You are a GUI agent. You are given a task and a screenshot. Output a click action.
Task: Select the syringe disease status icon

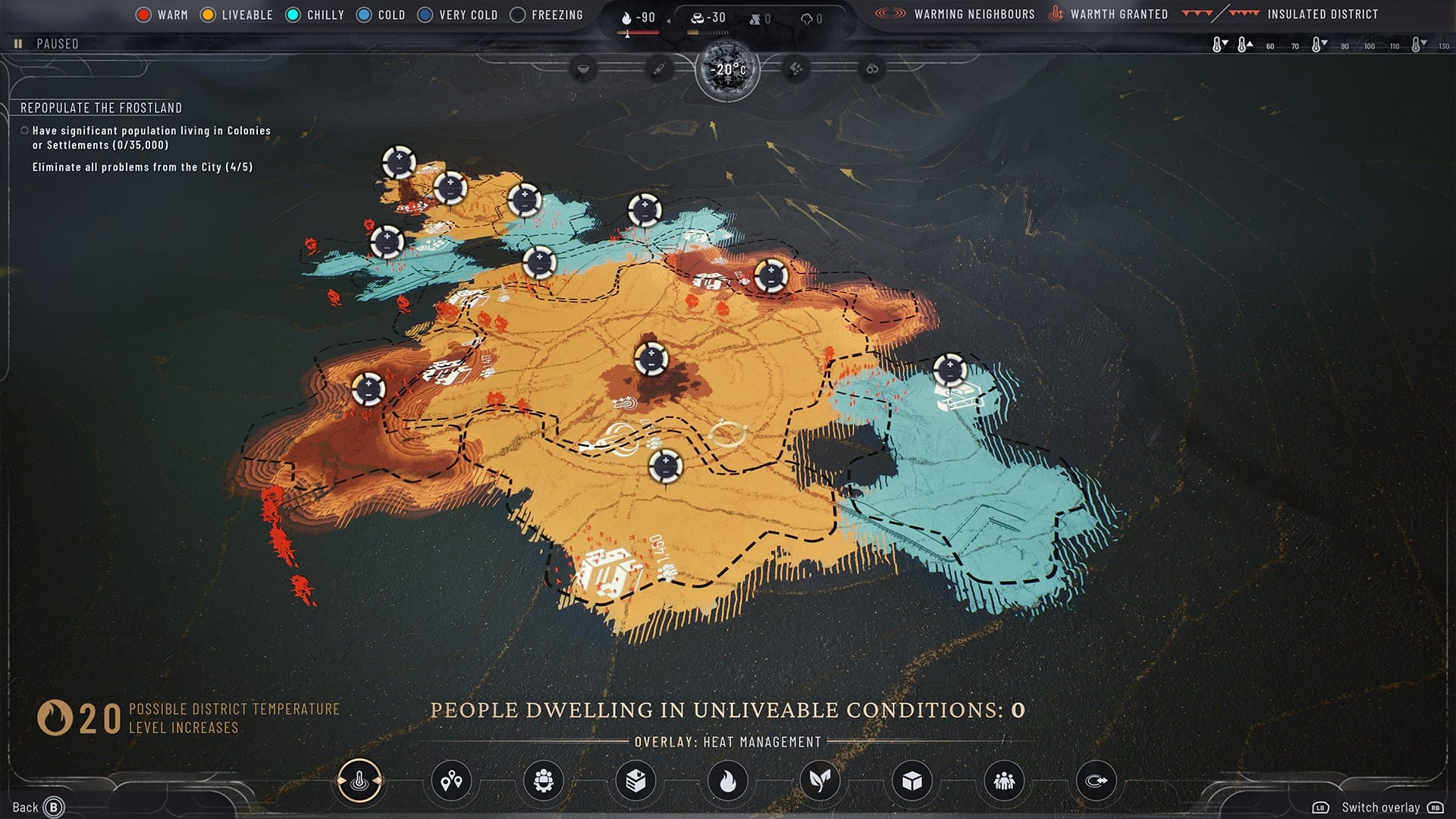[659, 69]
